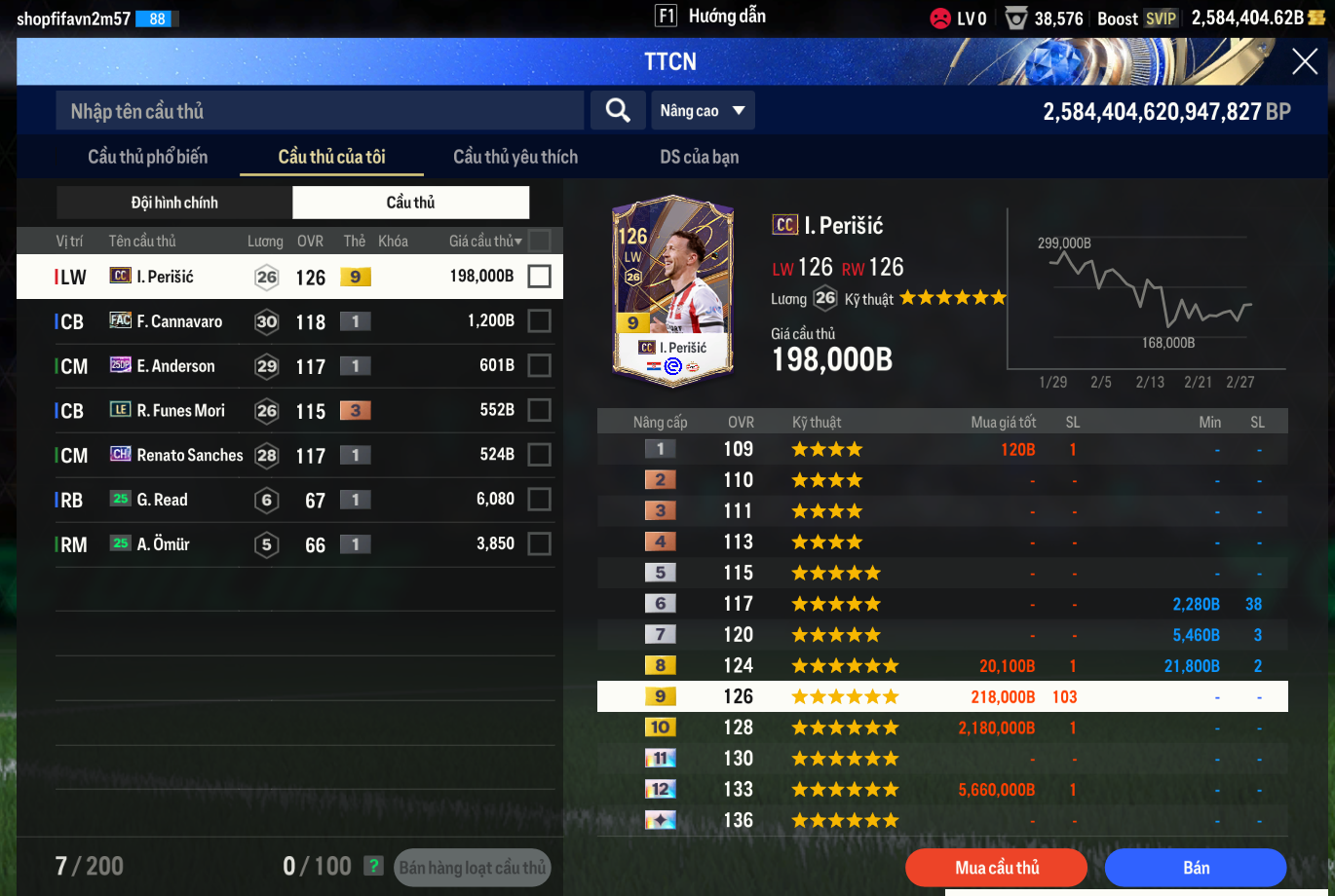Choose the upgrade level 8 row
The image size is (1335, 896).
(941, 666)
